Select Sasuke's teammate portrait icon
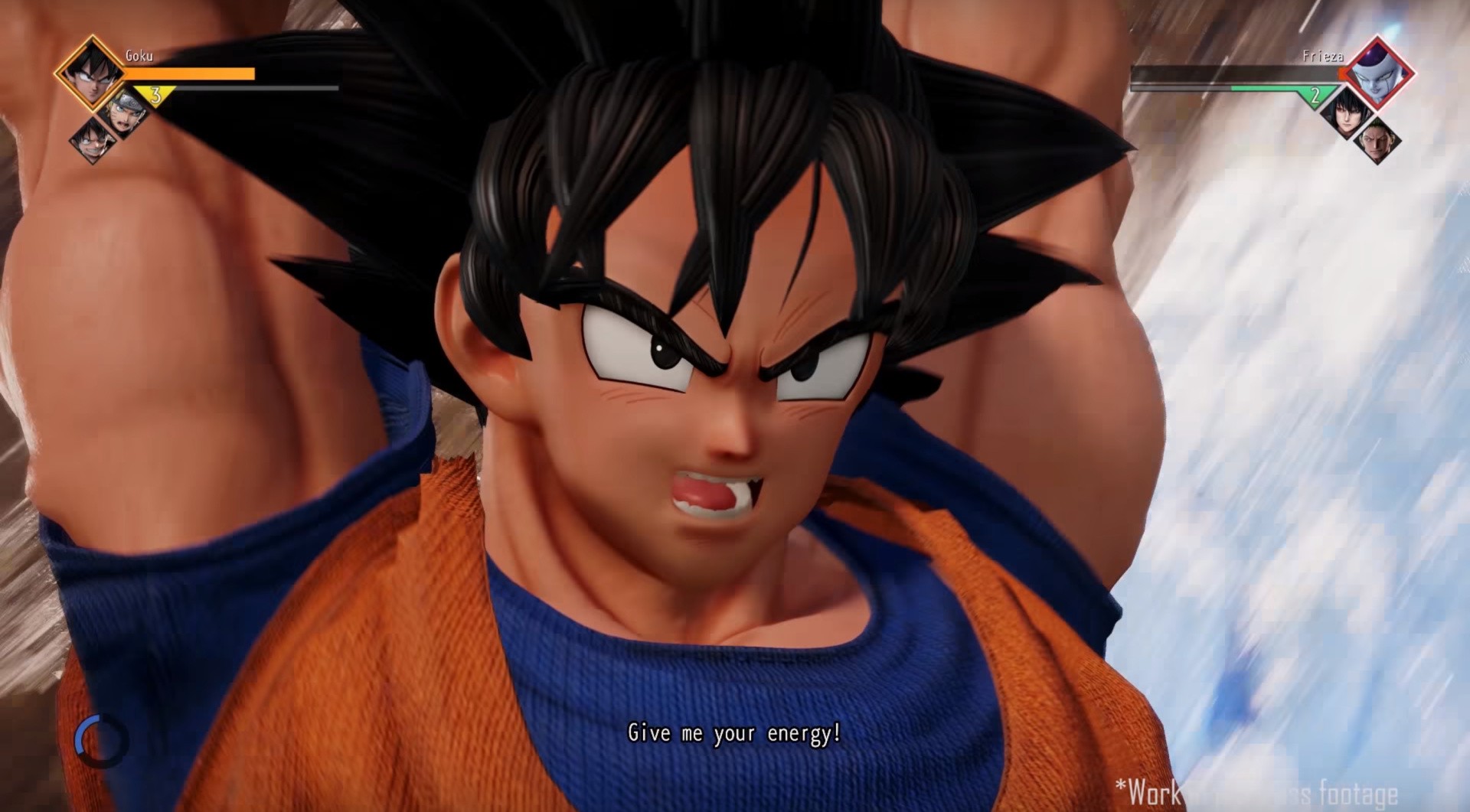Screen dimensions: 1470x812 [1347, 117]
